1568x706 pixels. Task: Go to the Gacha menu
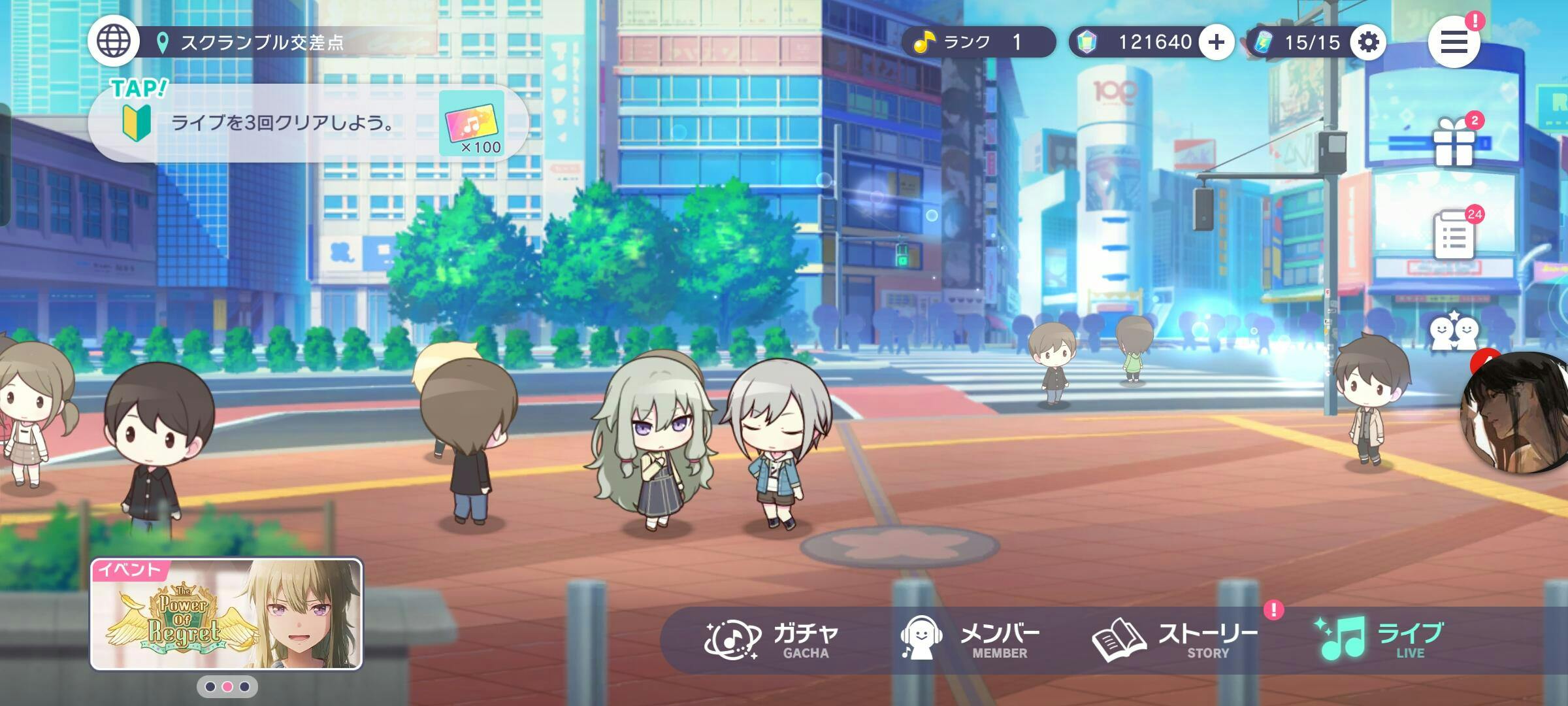pyautogui.click(x=771, y=641)
